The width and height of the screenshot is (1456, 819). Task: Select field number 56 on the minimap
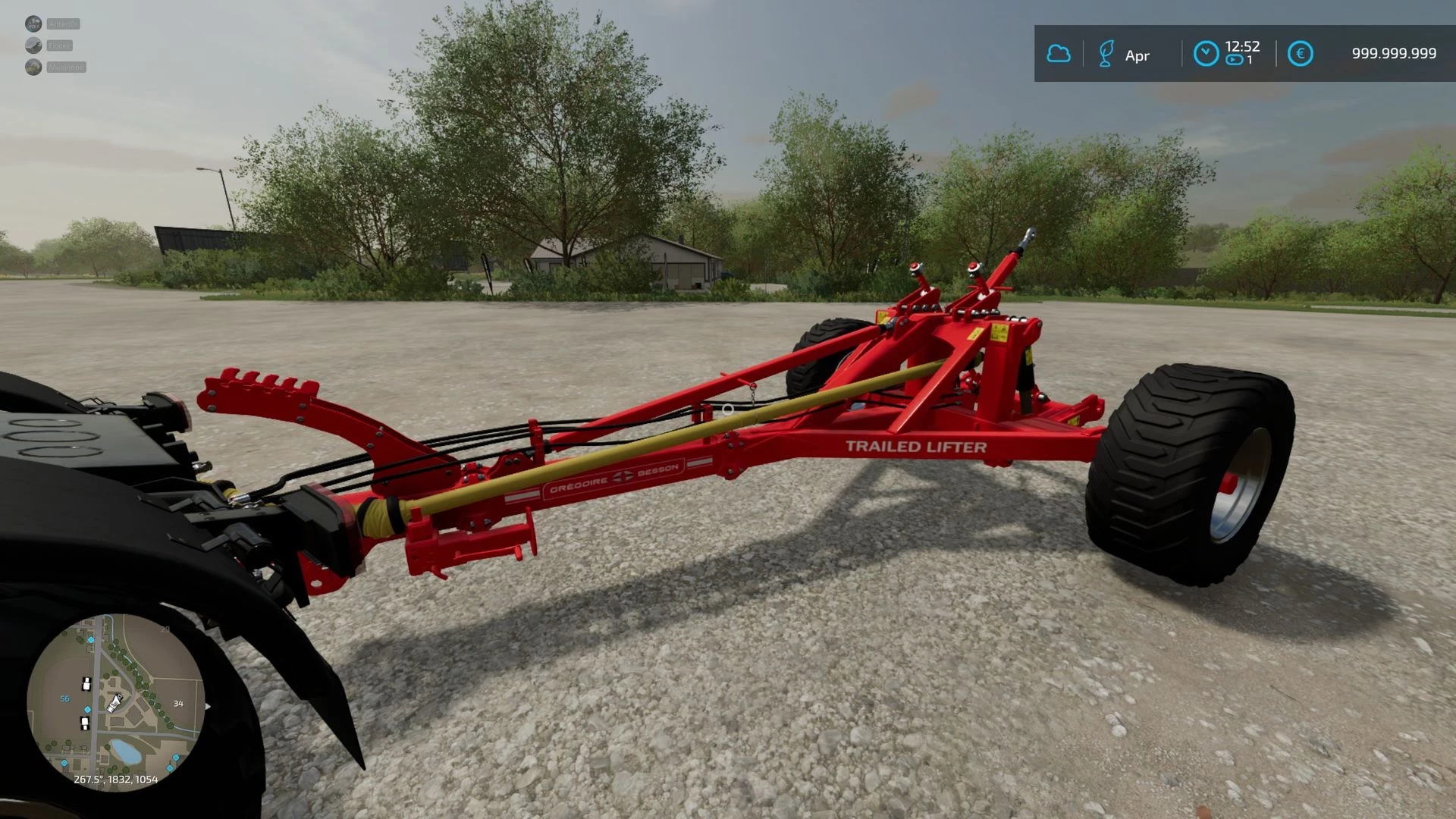[x=64, y=698]
